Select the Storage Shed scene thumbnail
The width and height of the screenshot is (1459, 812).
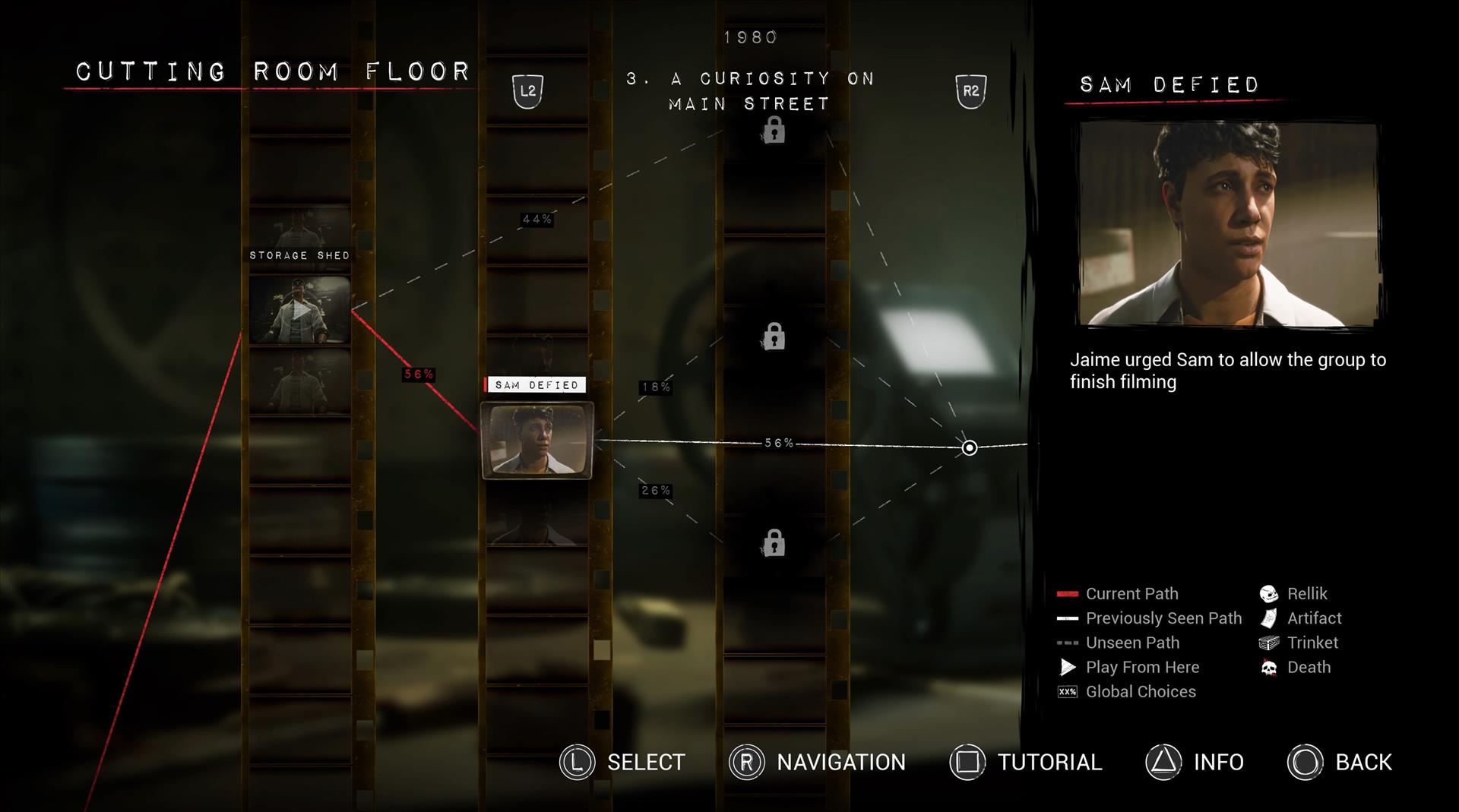pyautogui.click(x=300, y=309)
